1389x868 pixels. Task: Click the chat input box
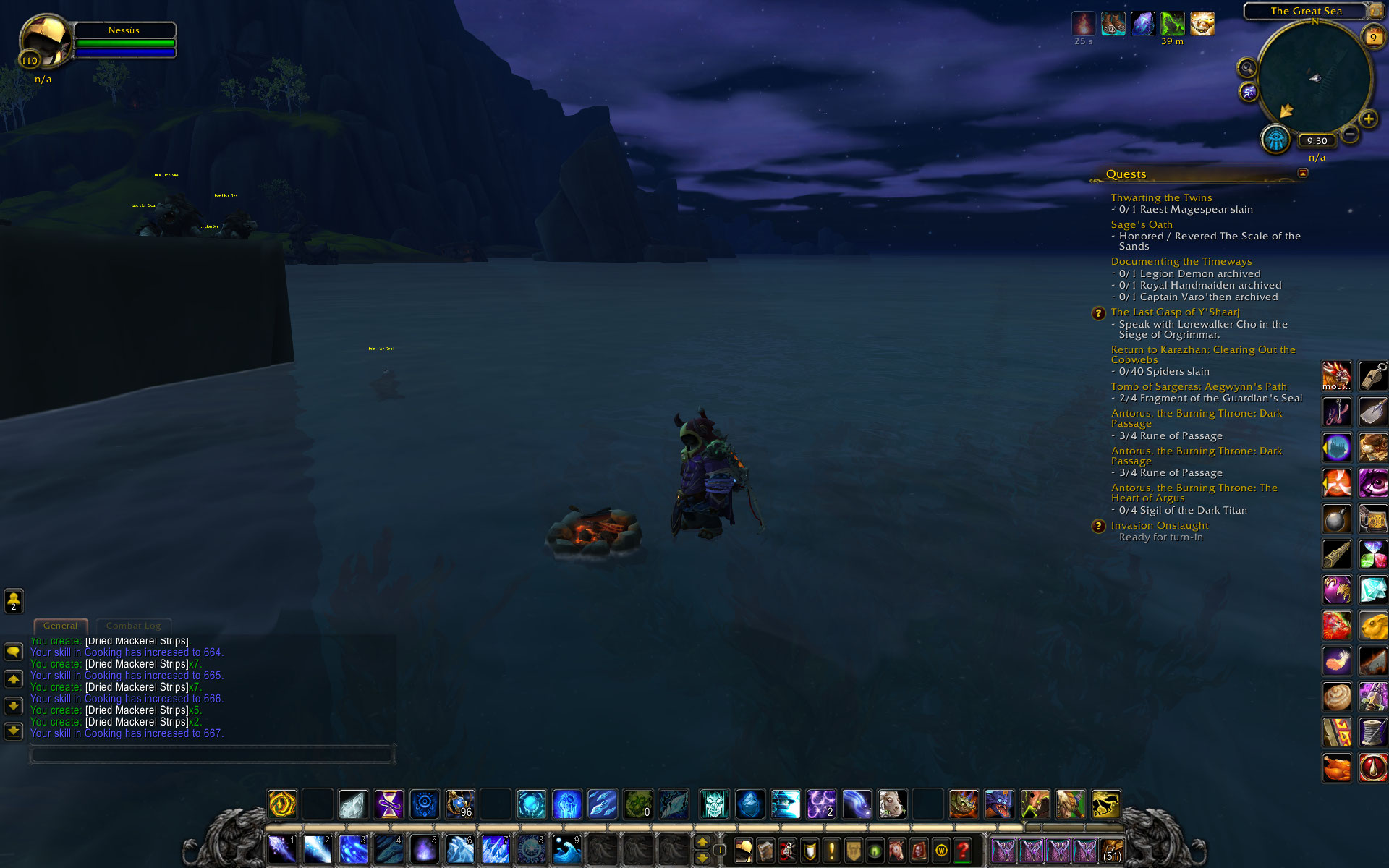pos(211,755)
